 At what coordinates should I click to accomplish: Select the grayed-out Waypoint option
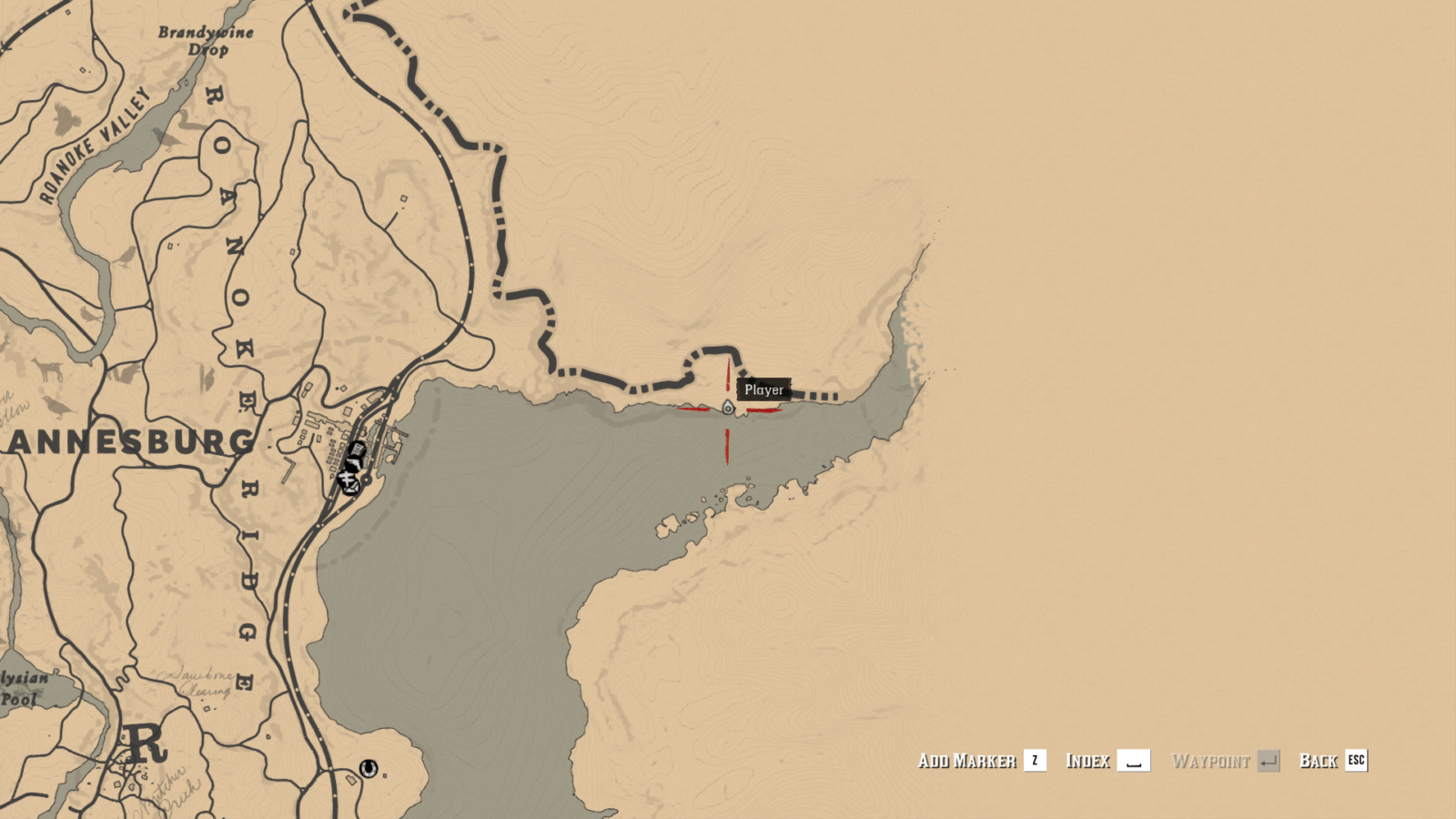[x=1212, y=761]
